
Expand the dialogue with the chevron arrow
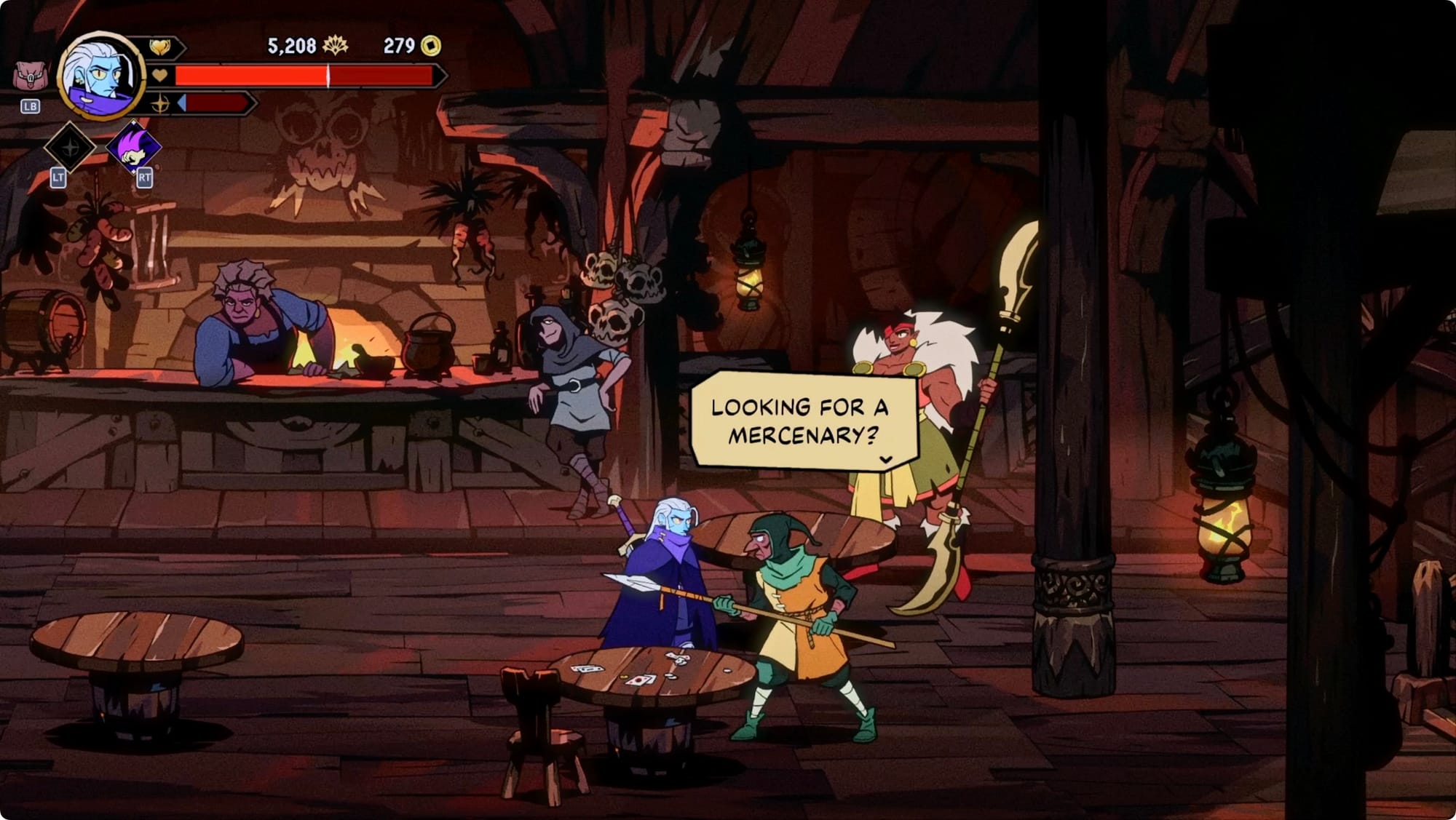tap(886, 458)
